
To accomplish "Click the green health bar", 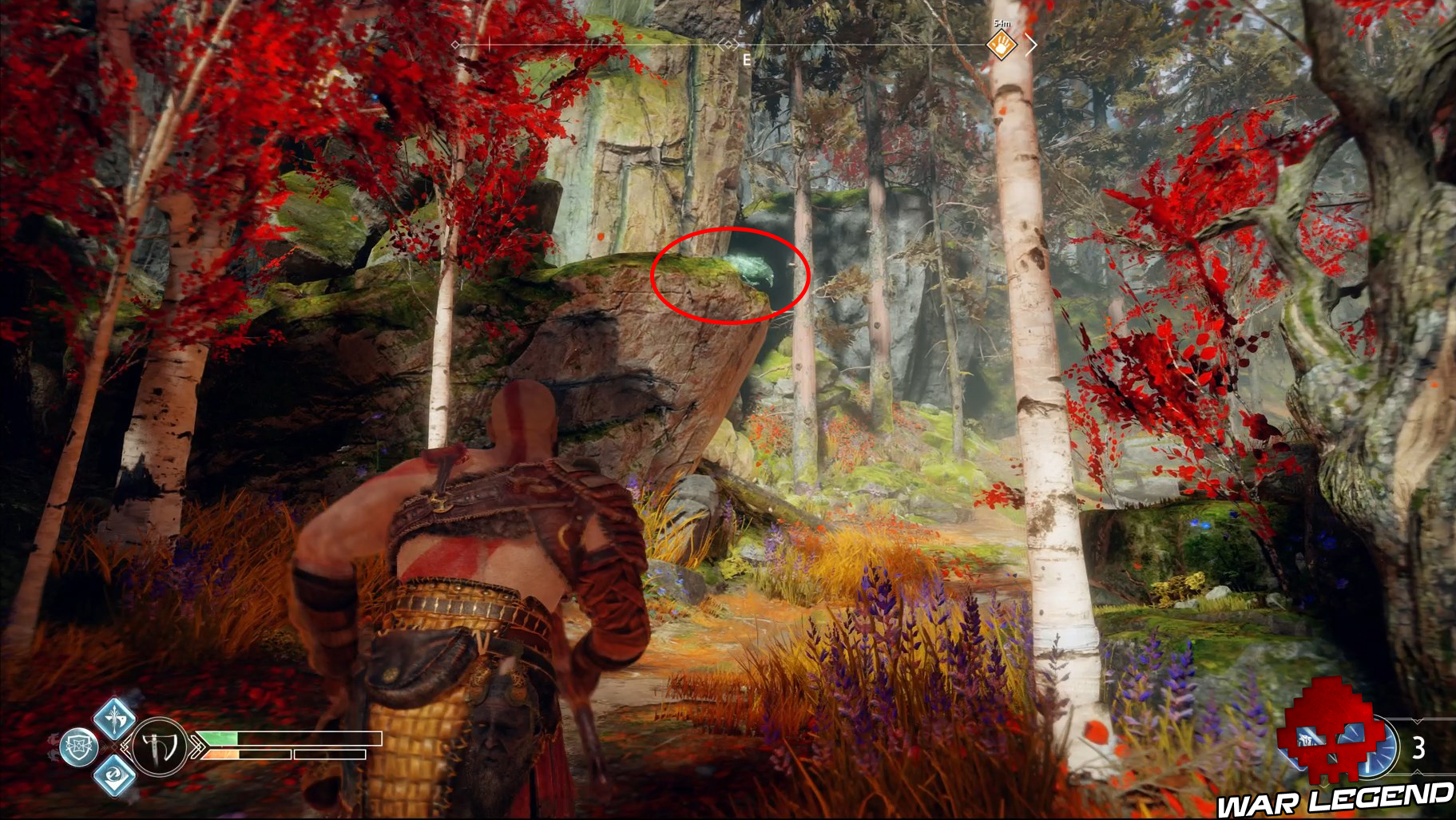I will (x=217, y=739).
